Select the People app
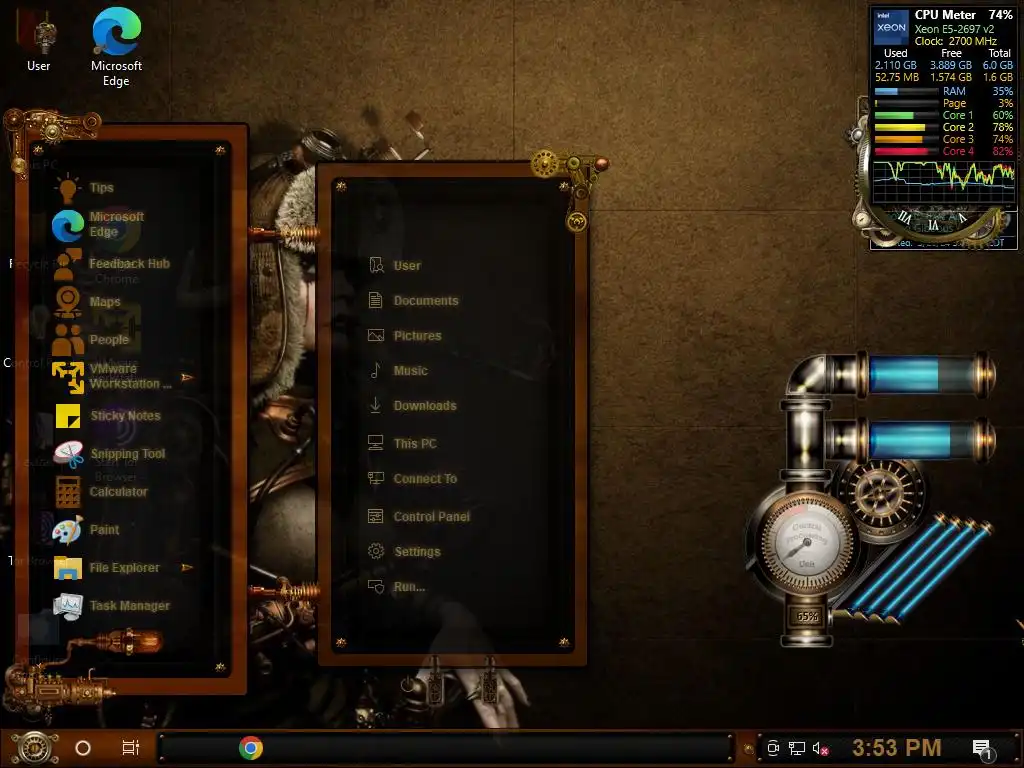Image resolution: width=1024 pixels, height=768 pixels. click(x=108, y=340)
